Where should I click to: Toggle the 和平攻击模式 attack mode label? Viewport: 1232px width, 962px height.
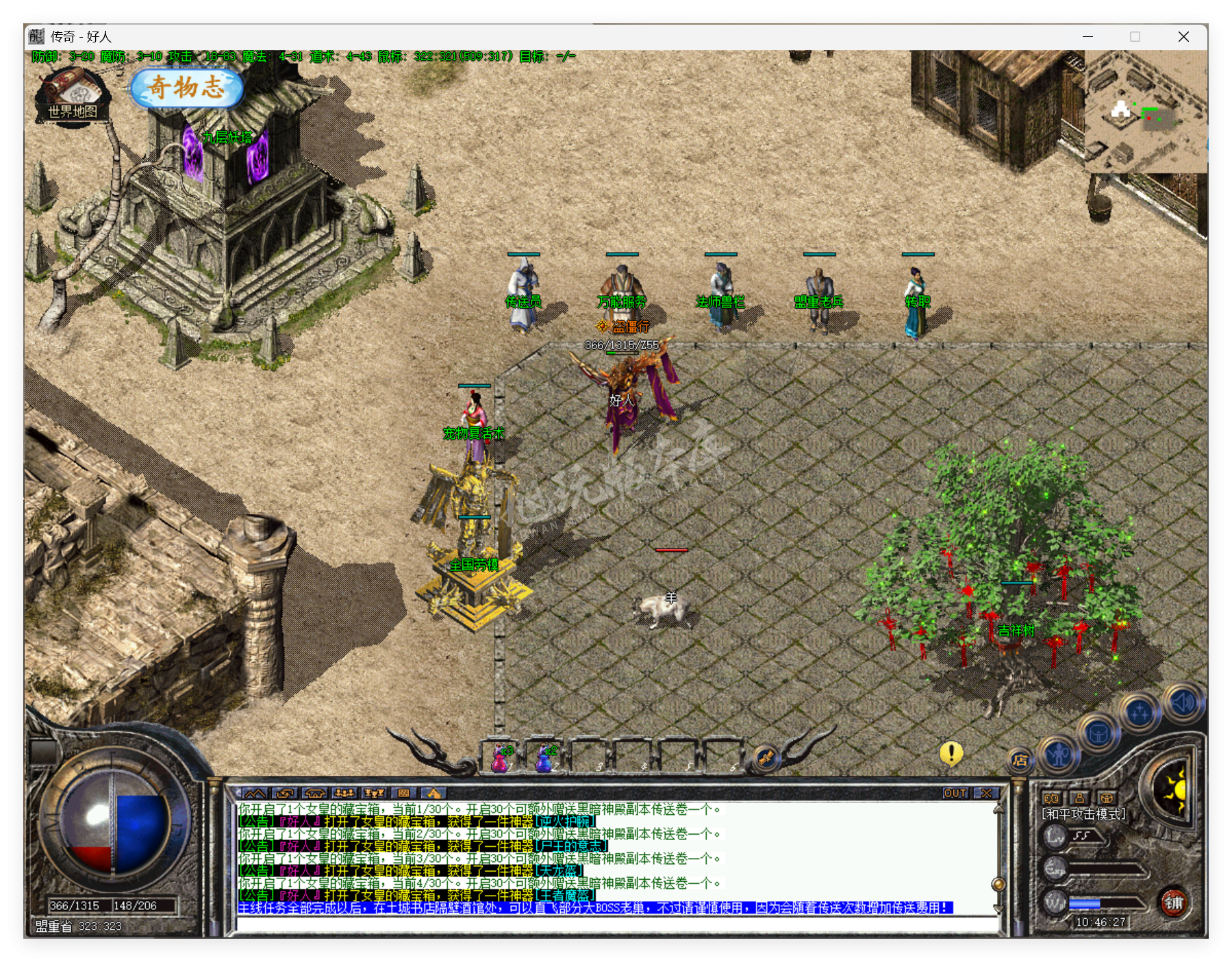(1083, 814)
